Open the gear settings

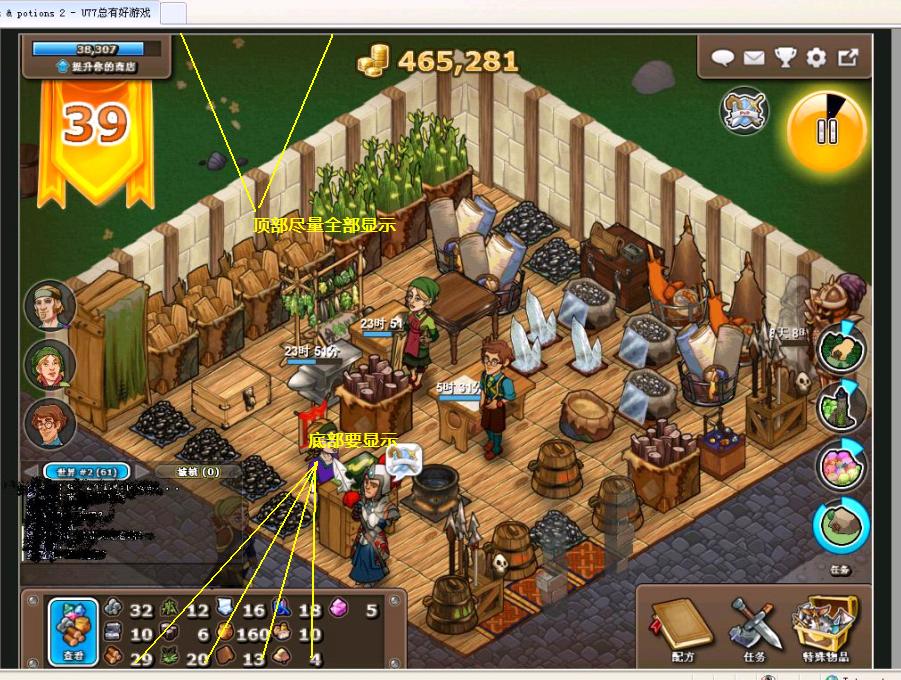(816, 58)
